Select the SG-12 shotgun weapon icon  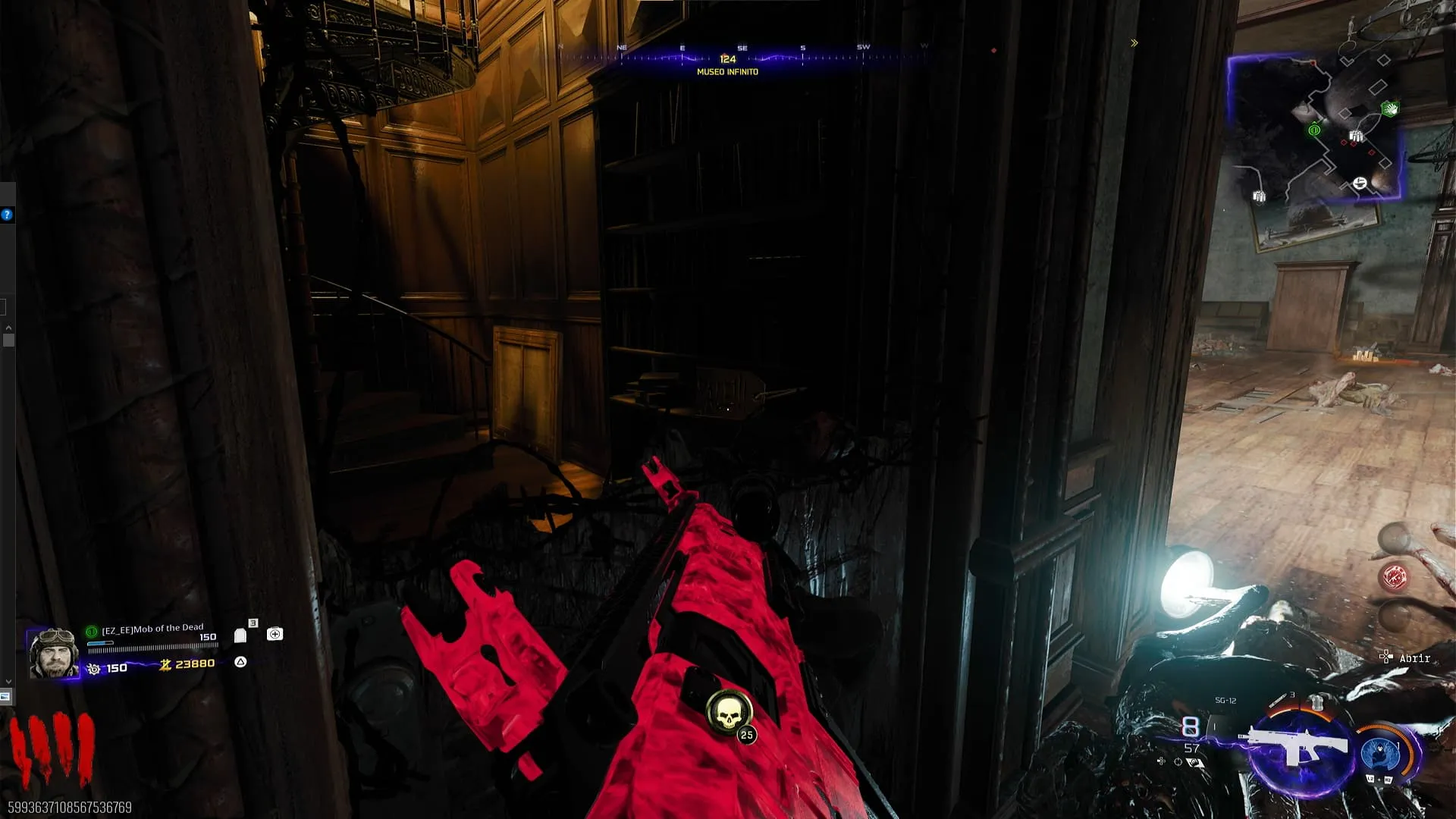[1298, 747]
